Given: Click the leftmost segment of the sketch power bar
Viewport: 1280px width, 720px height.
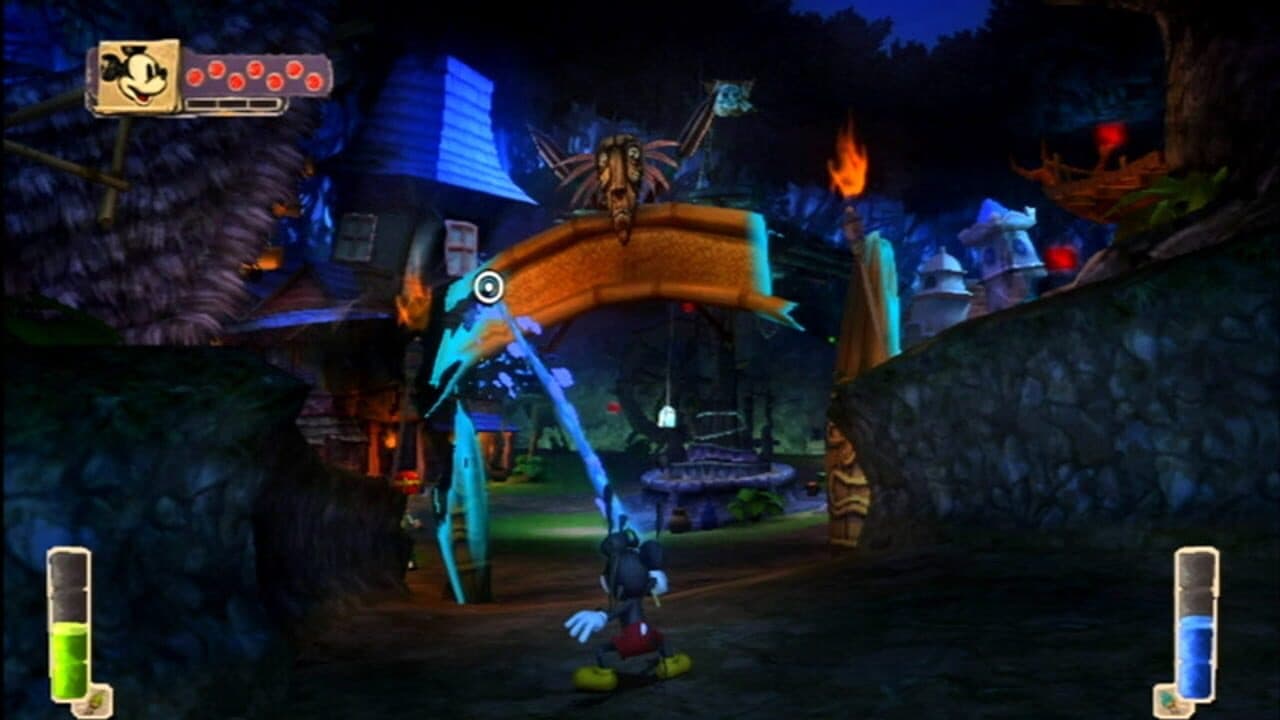Looking at the screenshot, I should click(x=201, y=103).
